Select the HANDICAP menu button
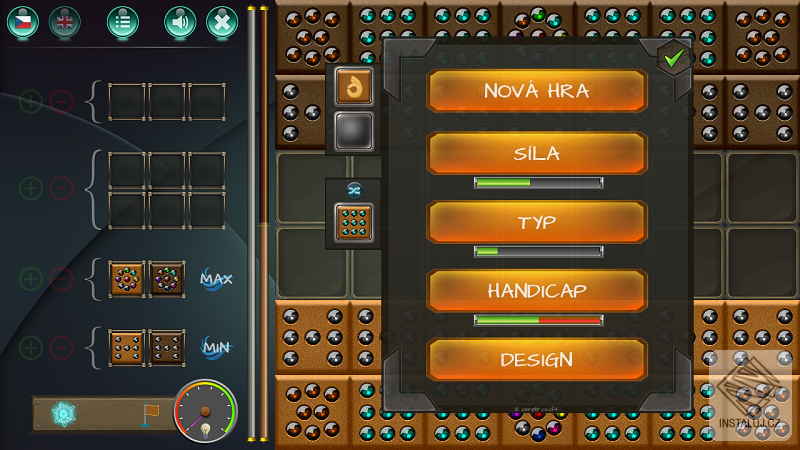The width and height of the screenshot is (800, 450). click(537, 291)
